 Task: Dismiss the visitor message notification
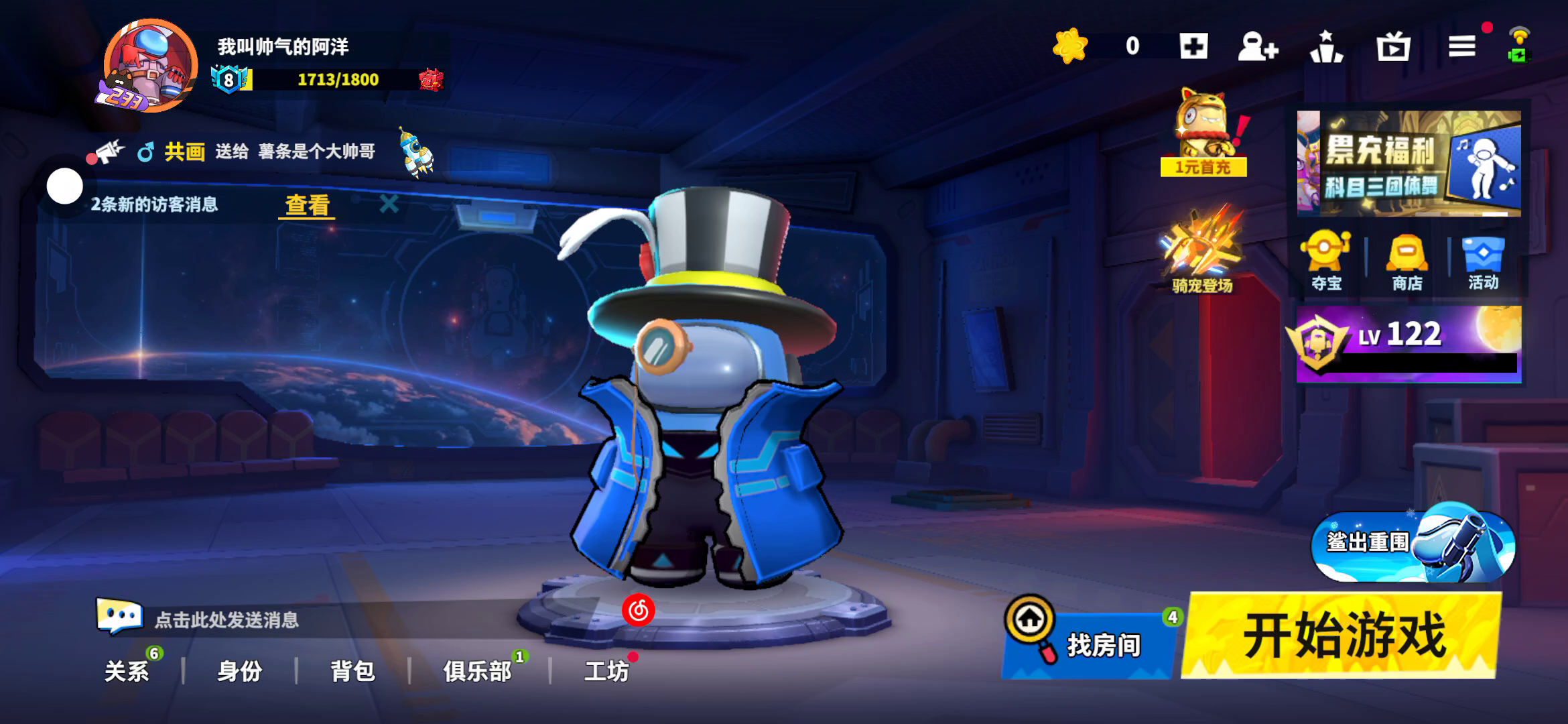point(389,204)
